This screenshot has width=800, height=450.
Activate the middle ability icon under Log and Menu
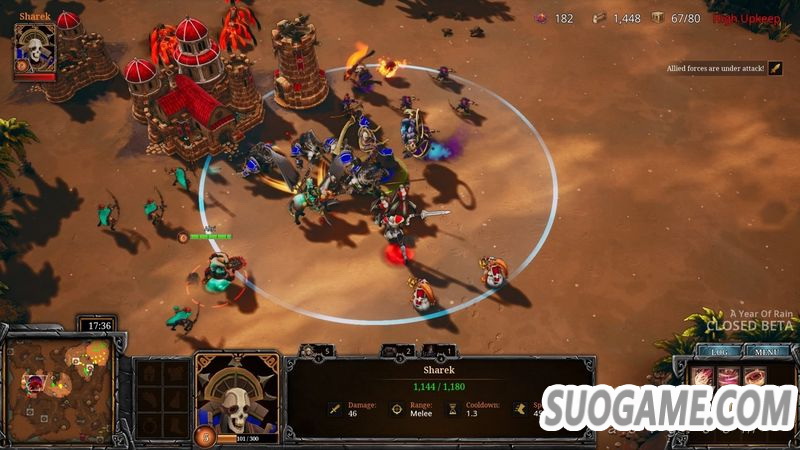click(729, 376)
